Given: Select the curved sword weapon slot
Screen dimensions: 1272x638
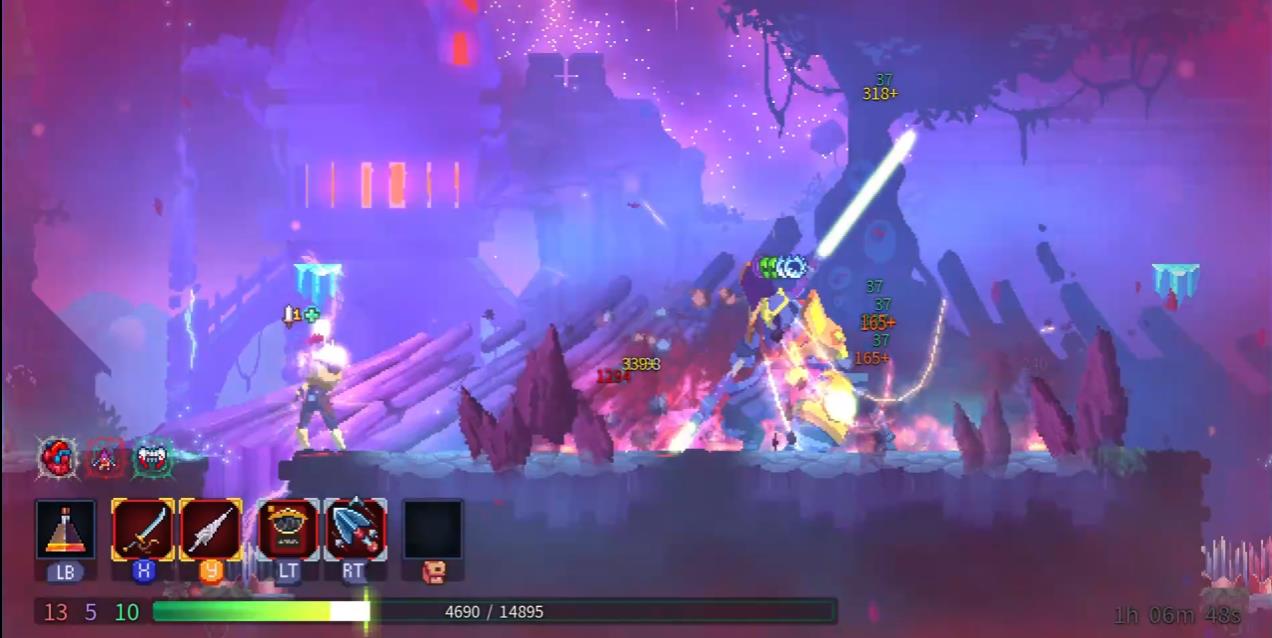Looking at the screenshot, I should [x=142, y=530].
